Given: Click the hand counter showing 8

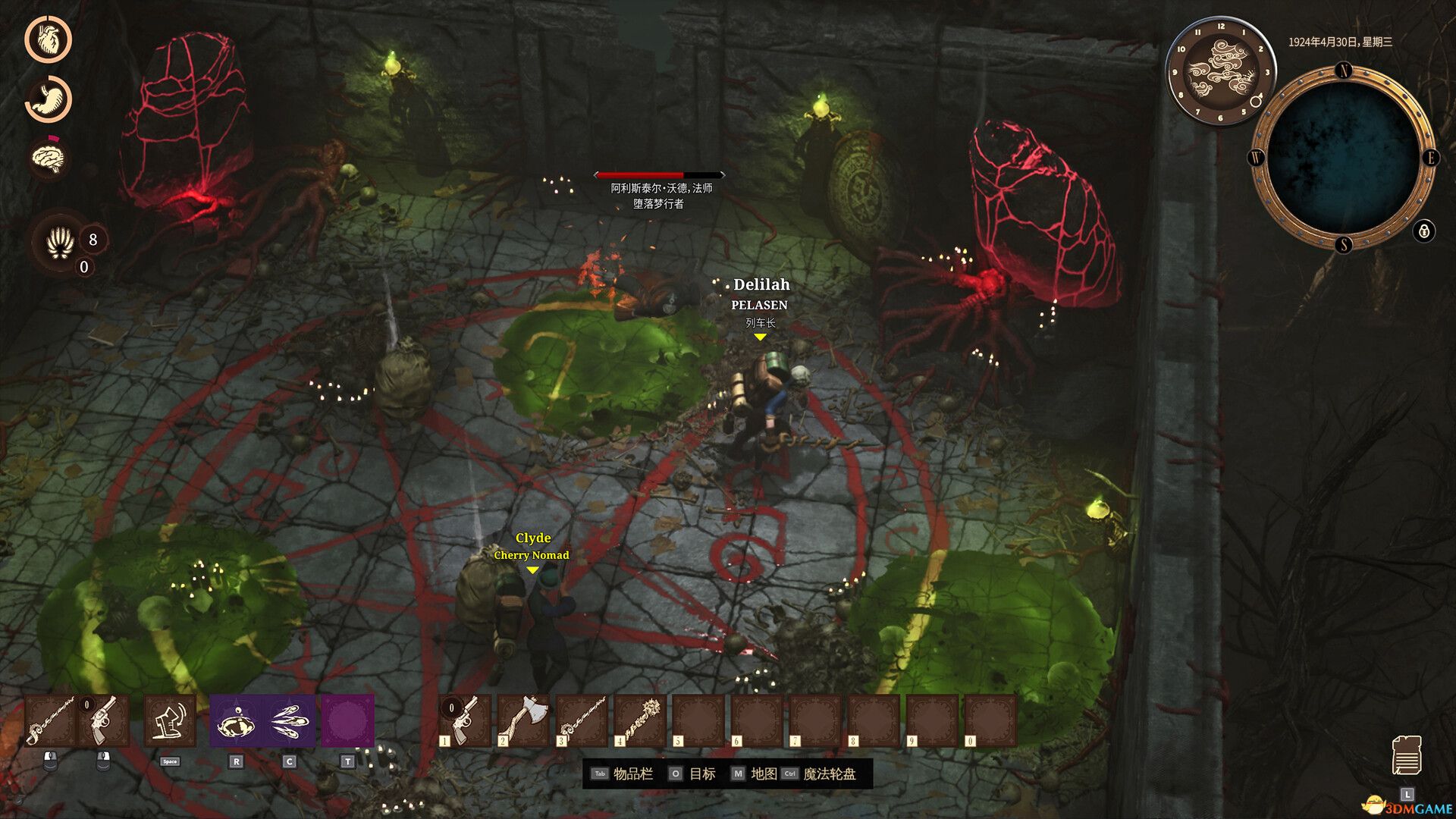Looking at the screenshot, I should pos(60,241).
